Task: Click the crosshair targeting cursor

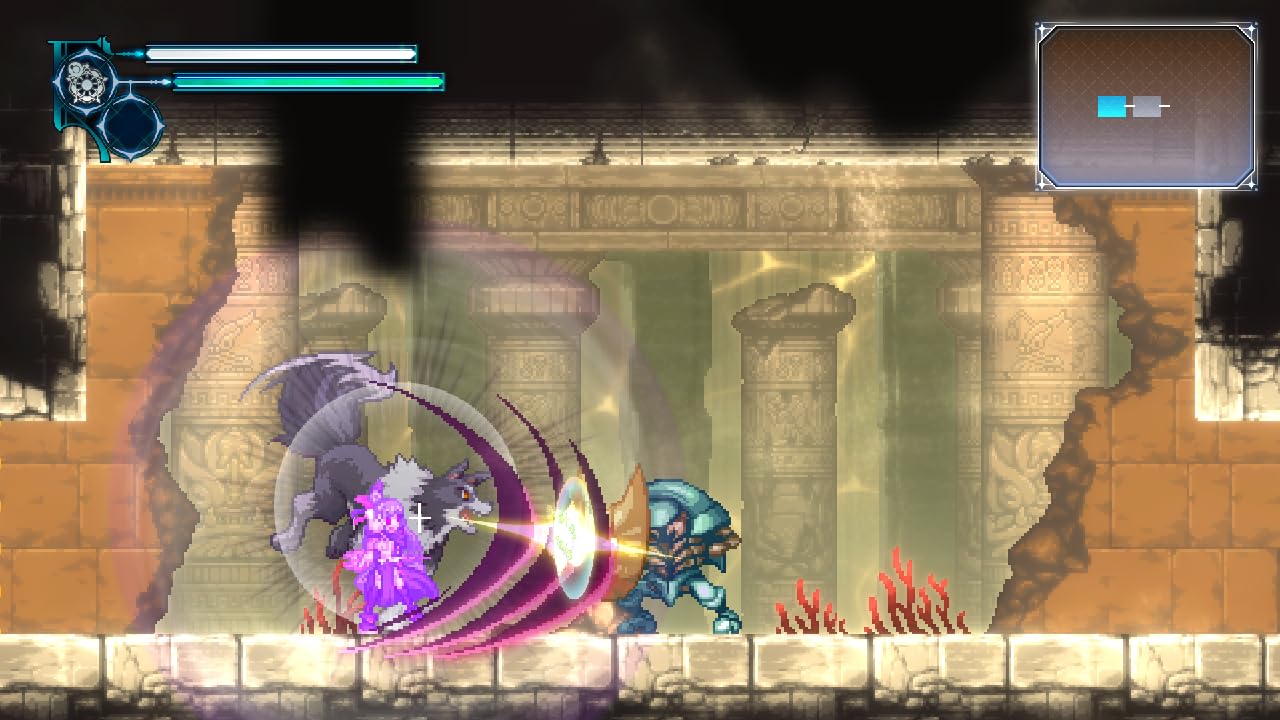Action: [419, 518]
